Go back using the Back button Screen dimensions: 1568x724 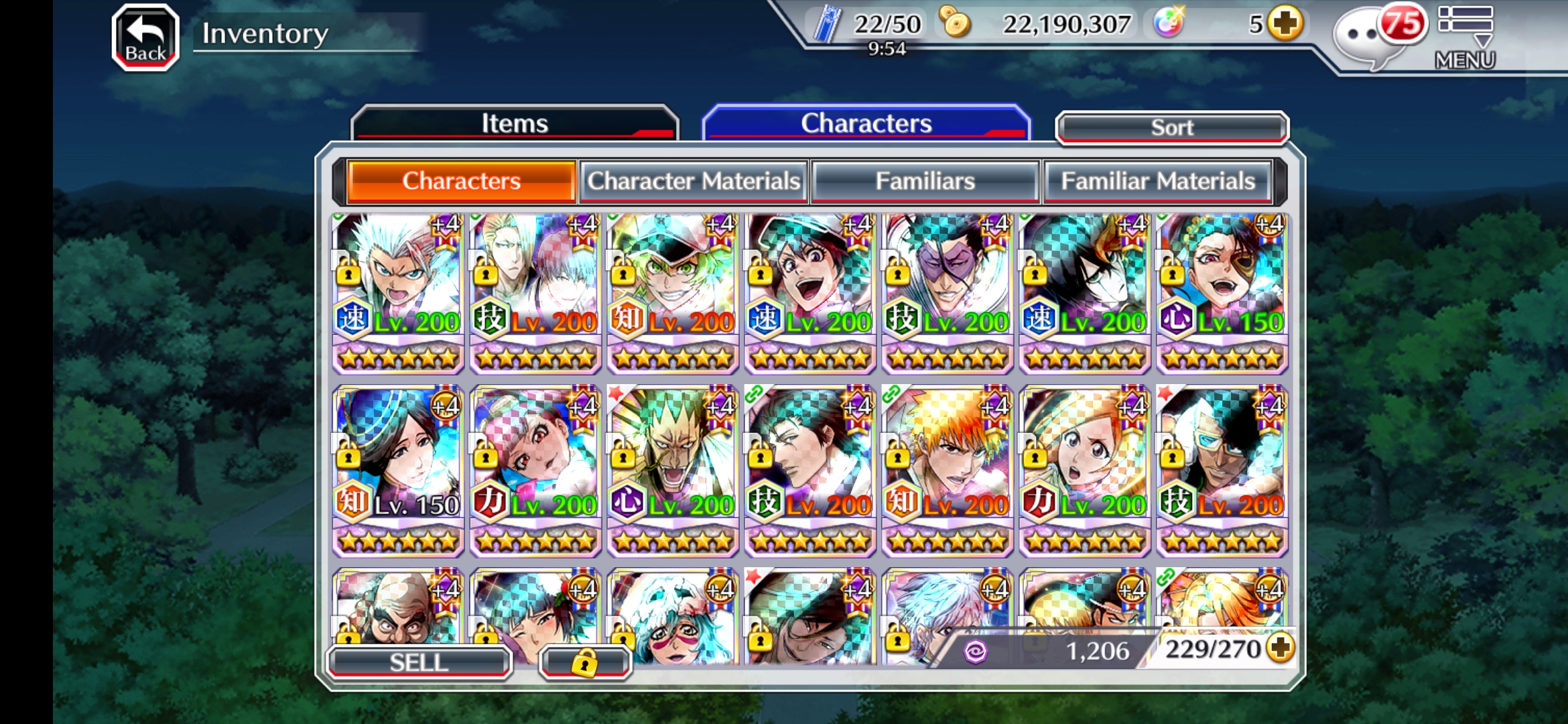(x=145, y=38)
